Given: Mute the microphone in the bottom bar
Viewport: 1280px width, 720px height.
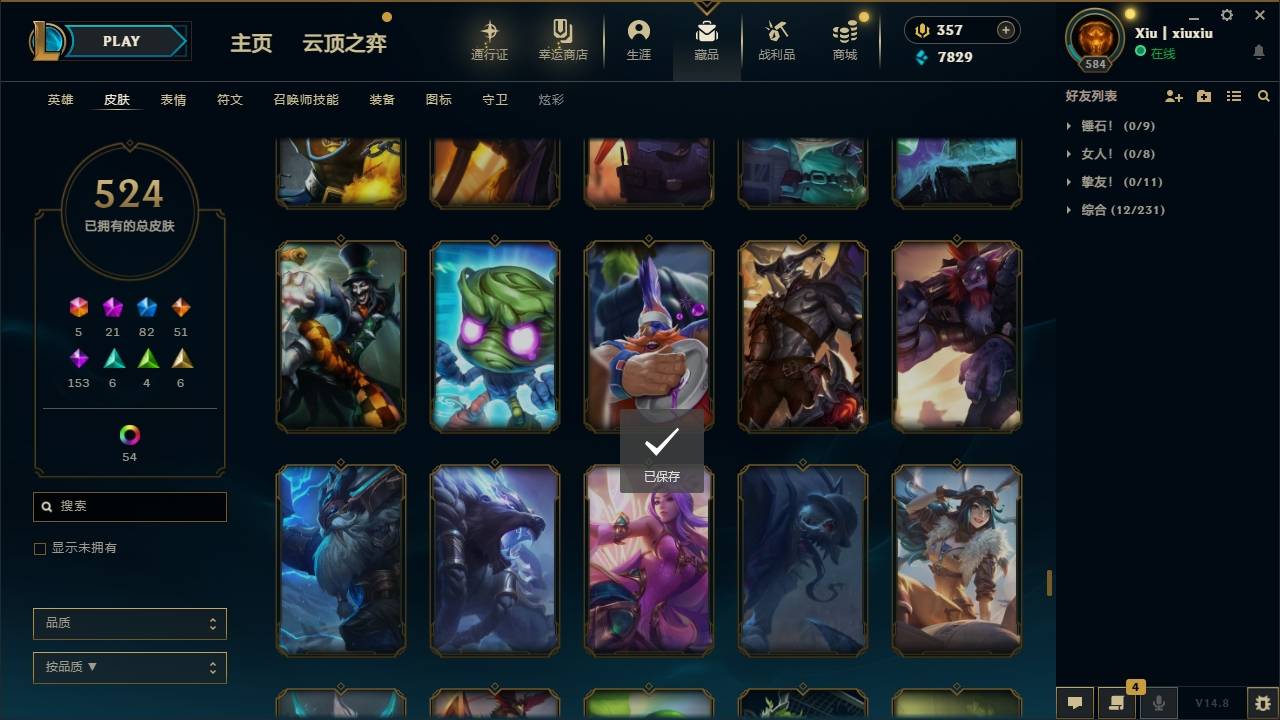Looking at the screenshot, I should click(x=1159, y=703).
